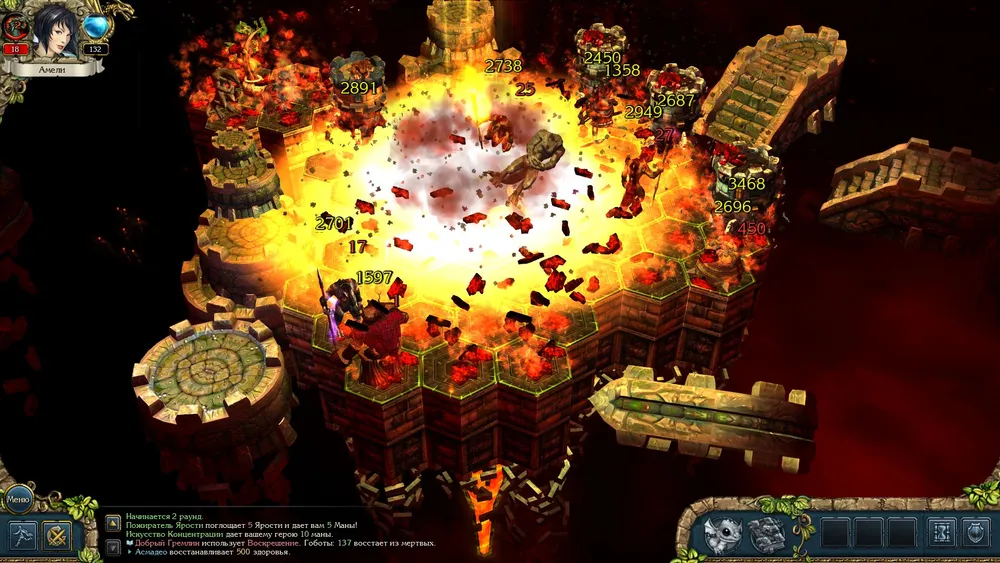Activate the shield defend button
The height and width of the screenshot is (563, 1000).
[x=976, y=534]
